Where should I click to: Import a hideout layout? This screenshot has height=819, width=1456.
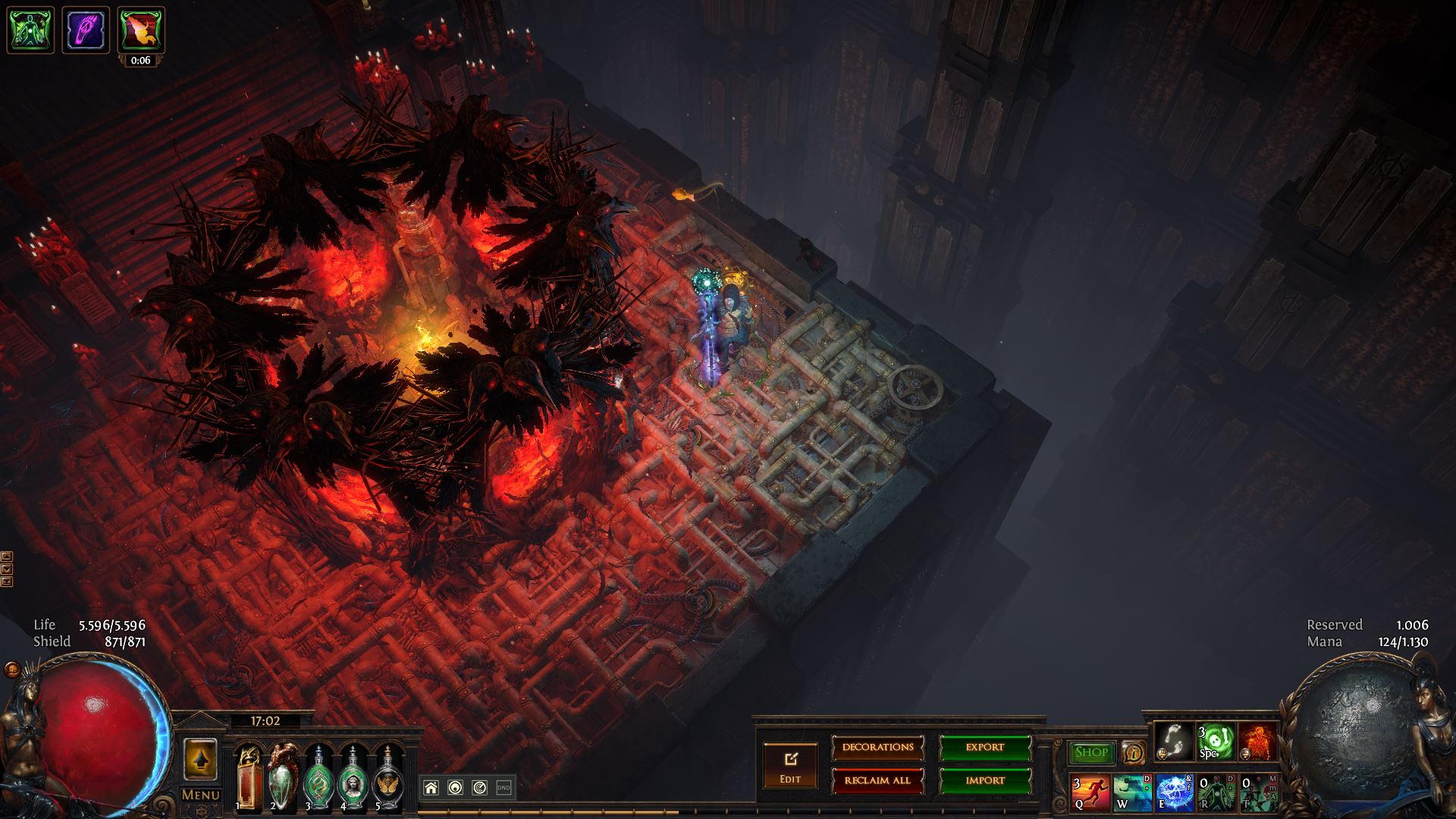tap(985, 781)
